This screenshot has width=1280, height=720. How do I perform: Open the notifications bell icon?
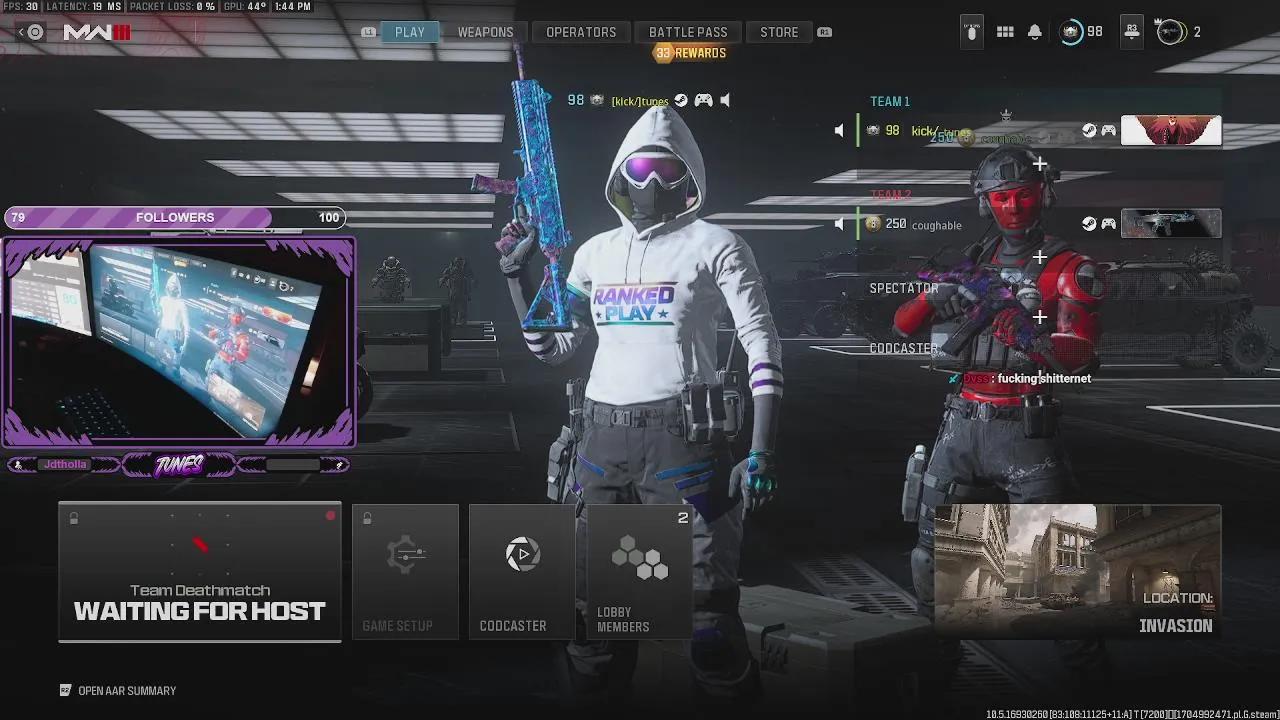pyautogui.click(x=1035, y=31)
